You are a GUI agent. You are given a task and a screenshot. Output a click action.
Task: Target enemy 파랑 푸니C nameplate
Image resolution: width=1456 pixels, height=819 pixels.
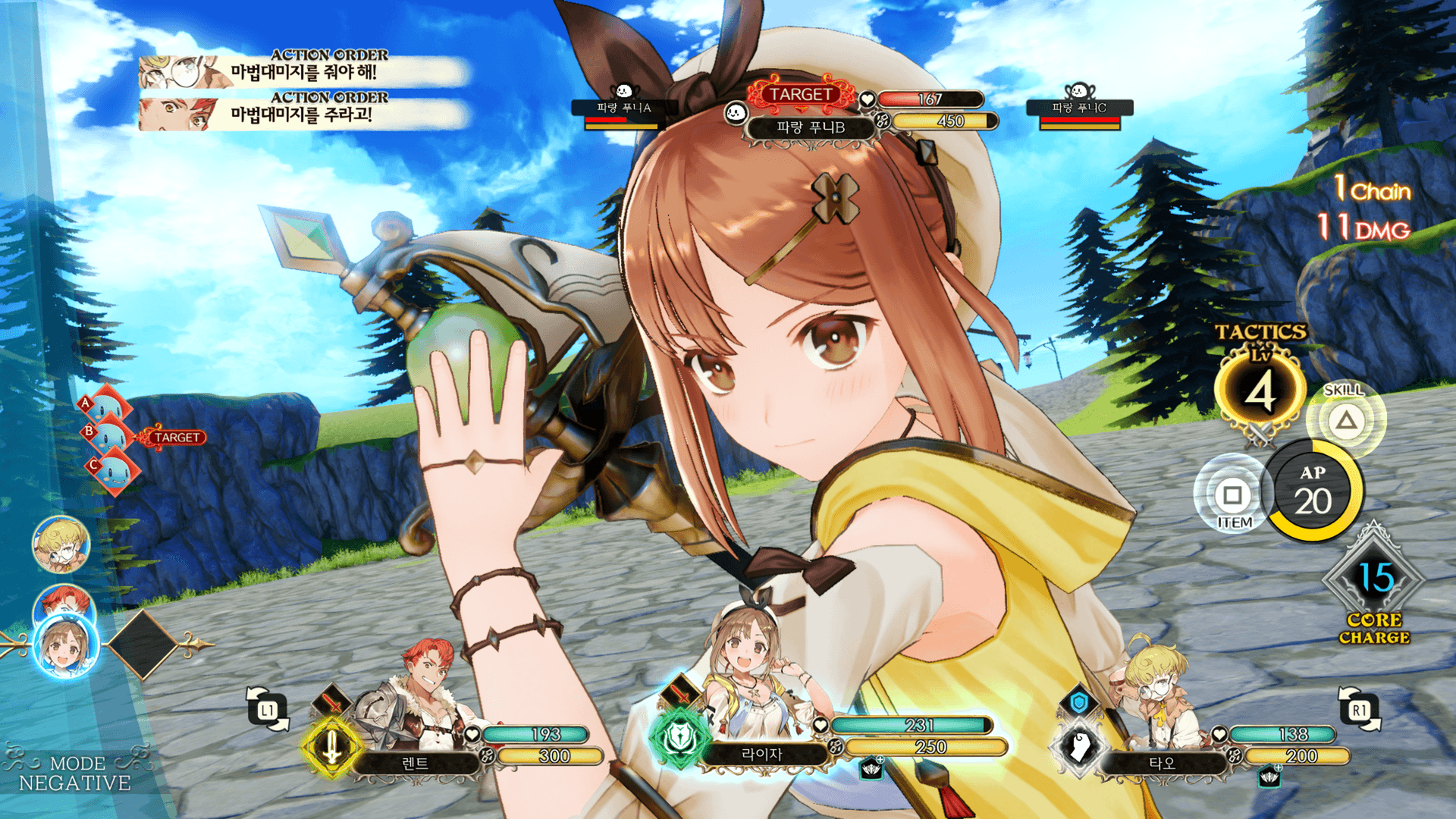(x=1079, y=108)
